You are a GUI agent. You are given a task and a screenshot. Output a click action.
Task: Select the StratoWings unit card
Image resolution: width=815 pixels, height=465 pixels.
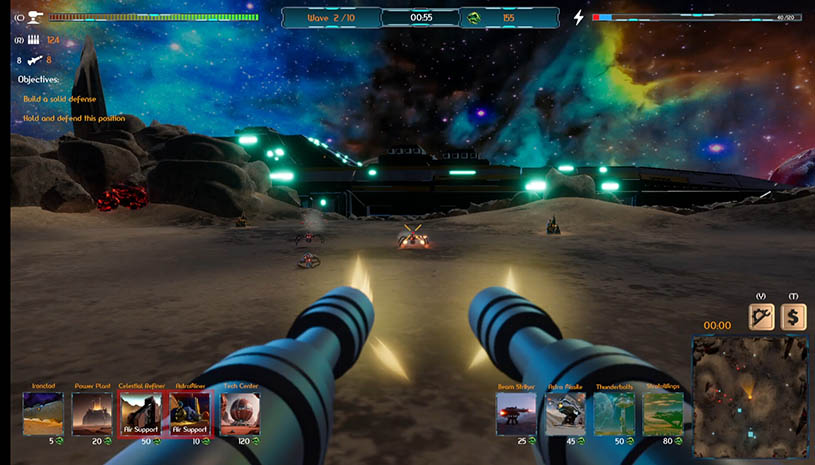(663, 413)
